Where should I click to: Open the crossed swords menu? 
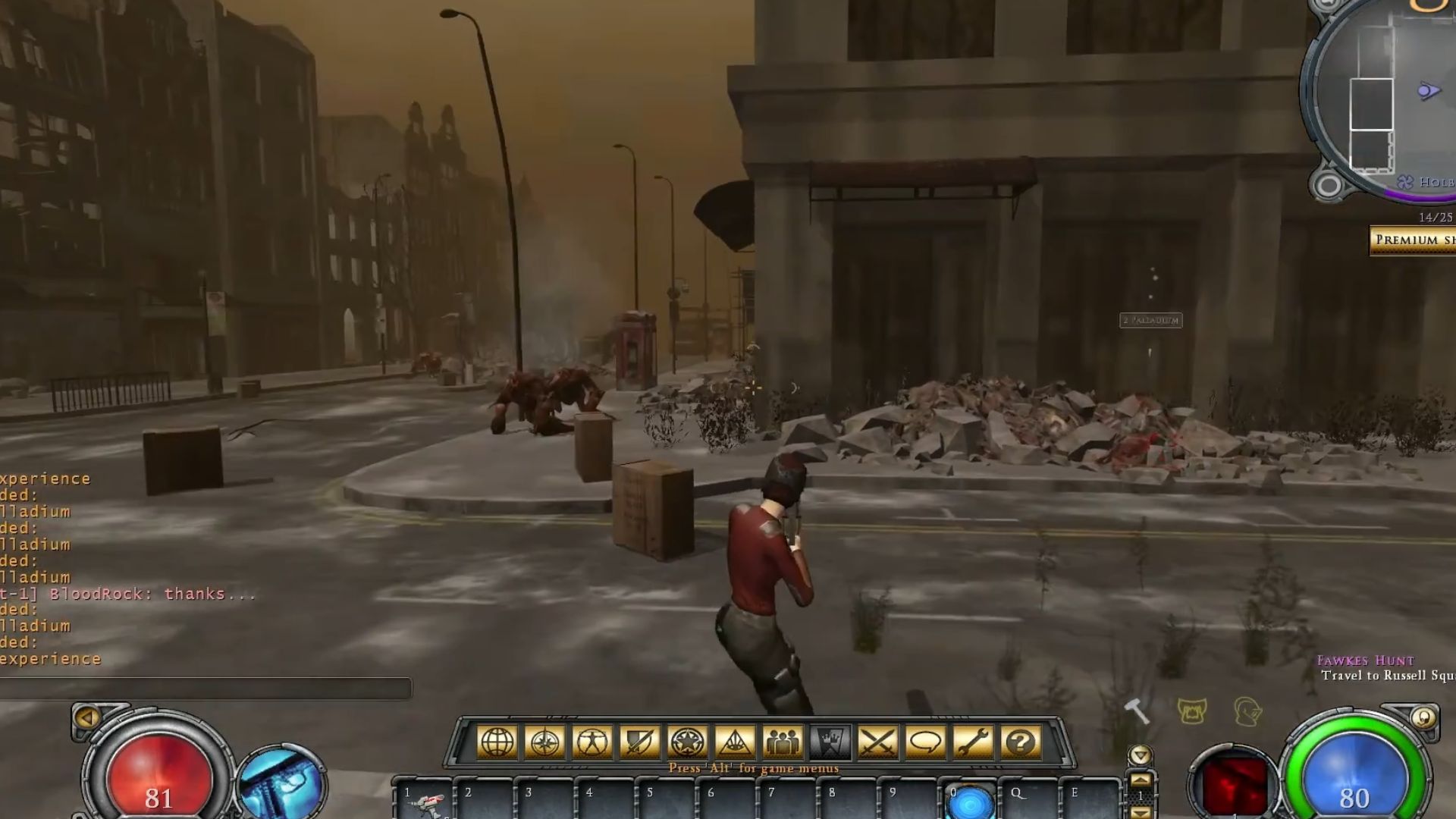(x=877, y=742)
